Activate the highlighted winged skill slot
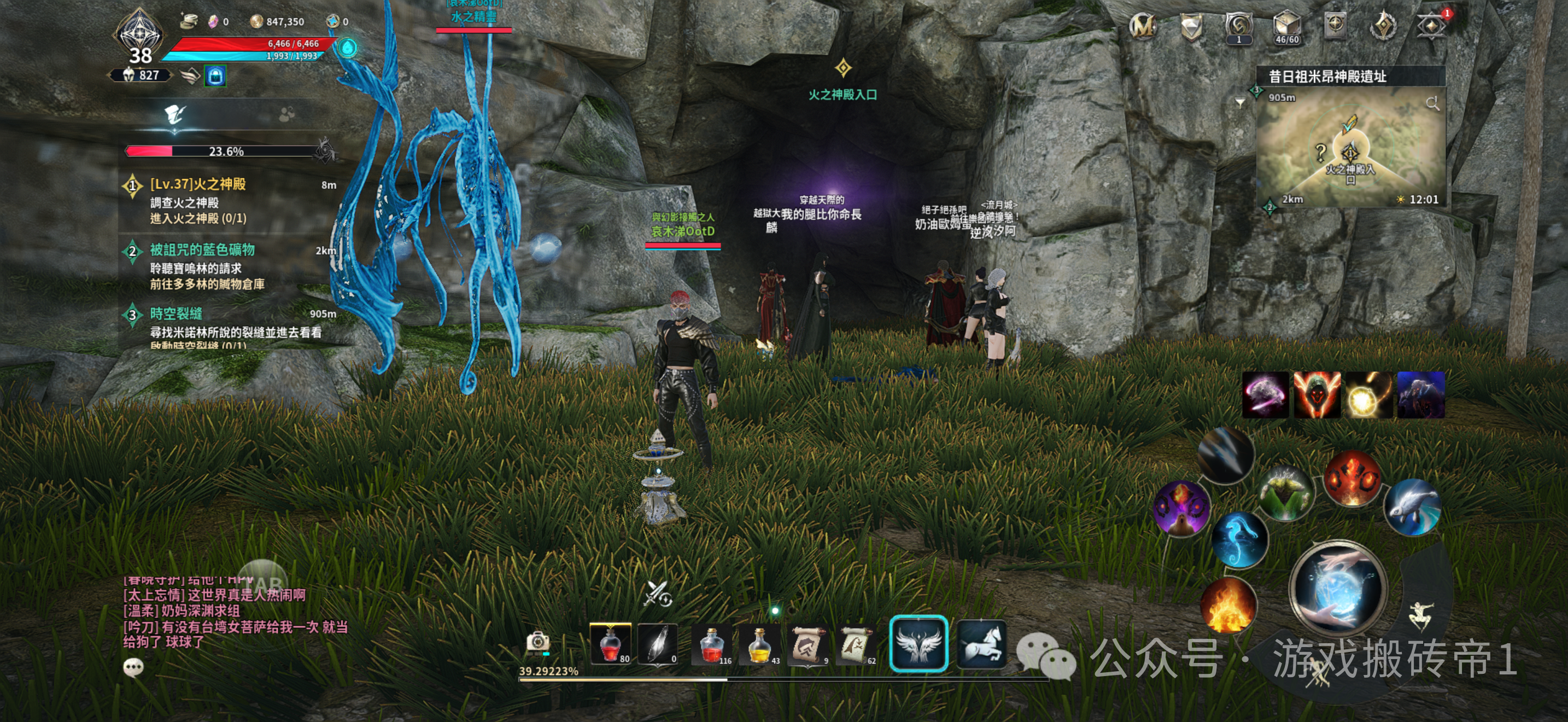 pos(918,643)
